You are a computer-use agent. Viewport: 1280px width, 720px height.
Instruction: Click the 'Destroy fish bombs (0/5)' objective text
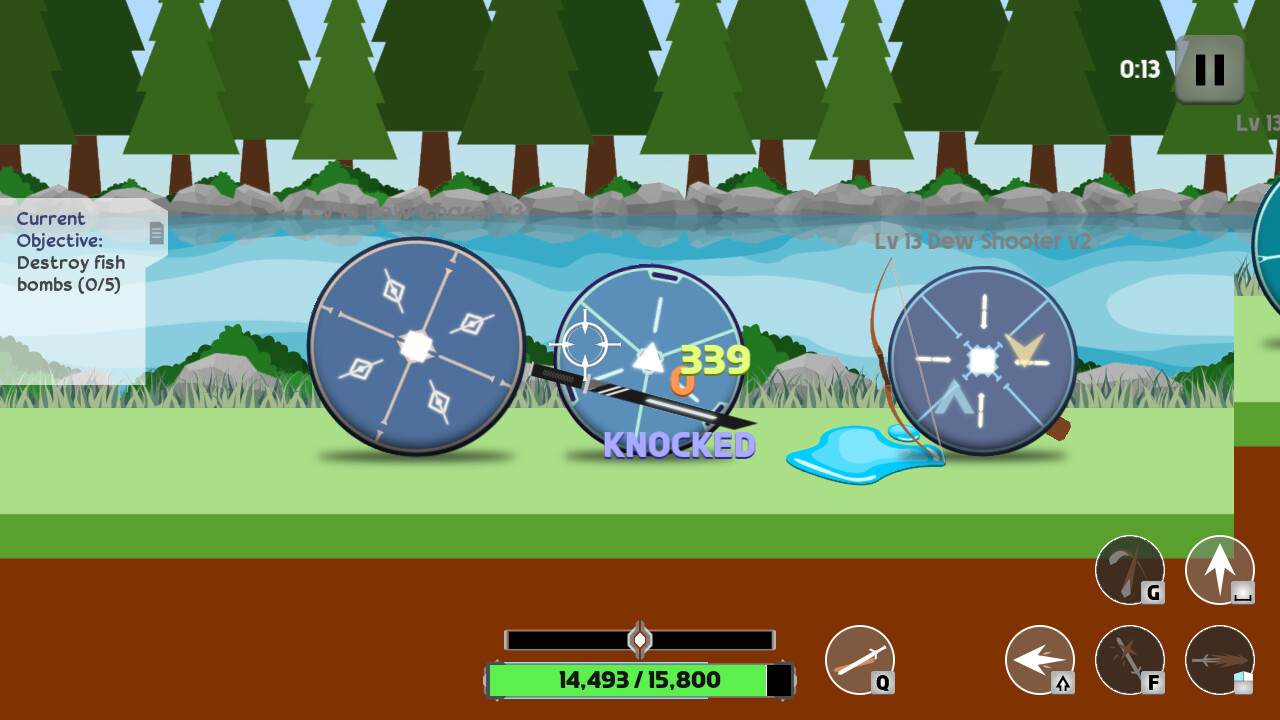tap(72, 275)
